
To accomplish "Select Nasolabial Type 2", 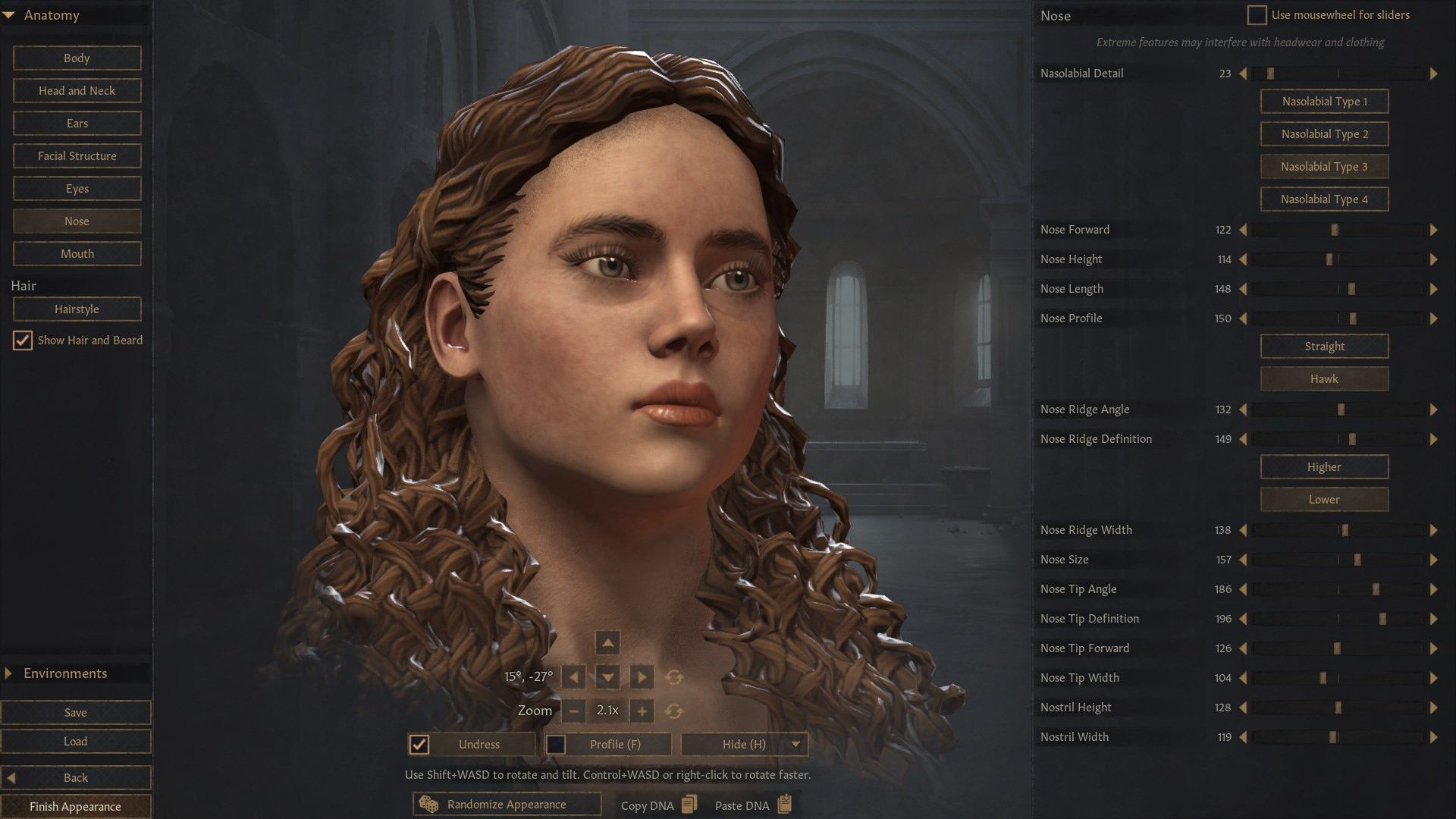I will pos(1324,133).
